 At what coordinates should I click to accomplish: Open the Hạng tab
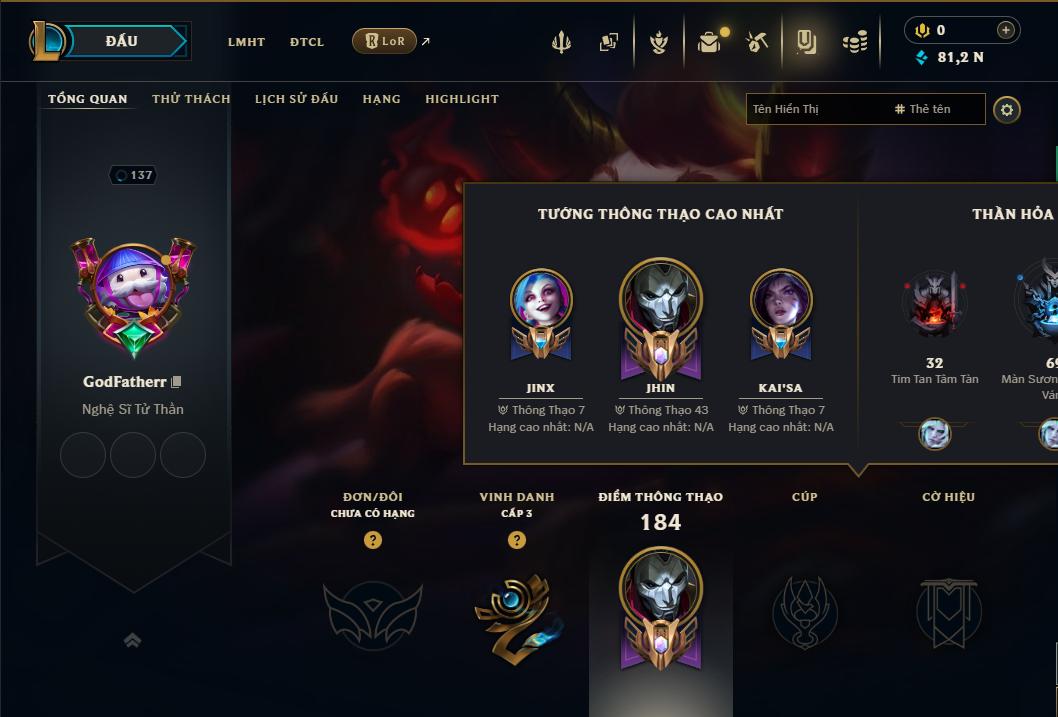(x=381, y=99)
